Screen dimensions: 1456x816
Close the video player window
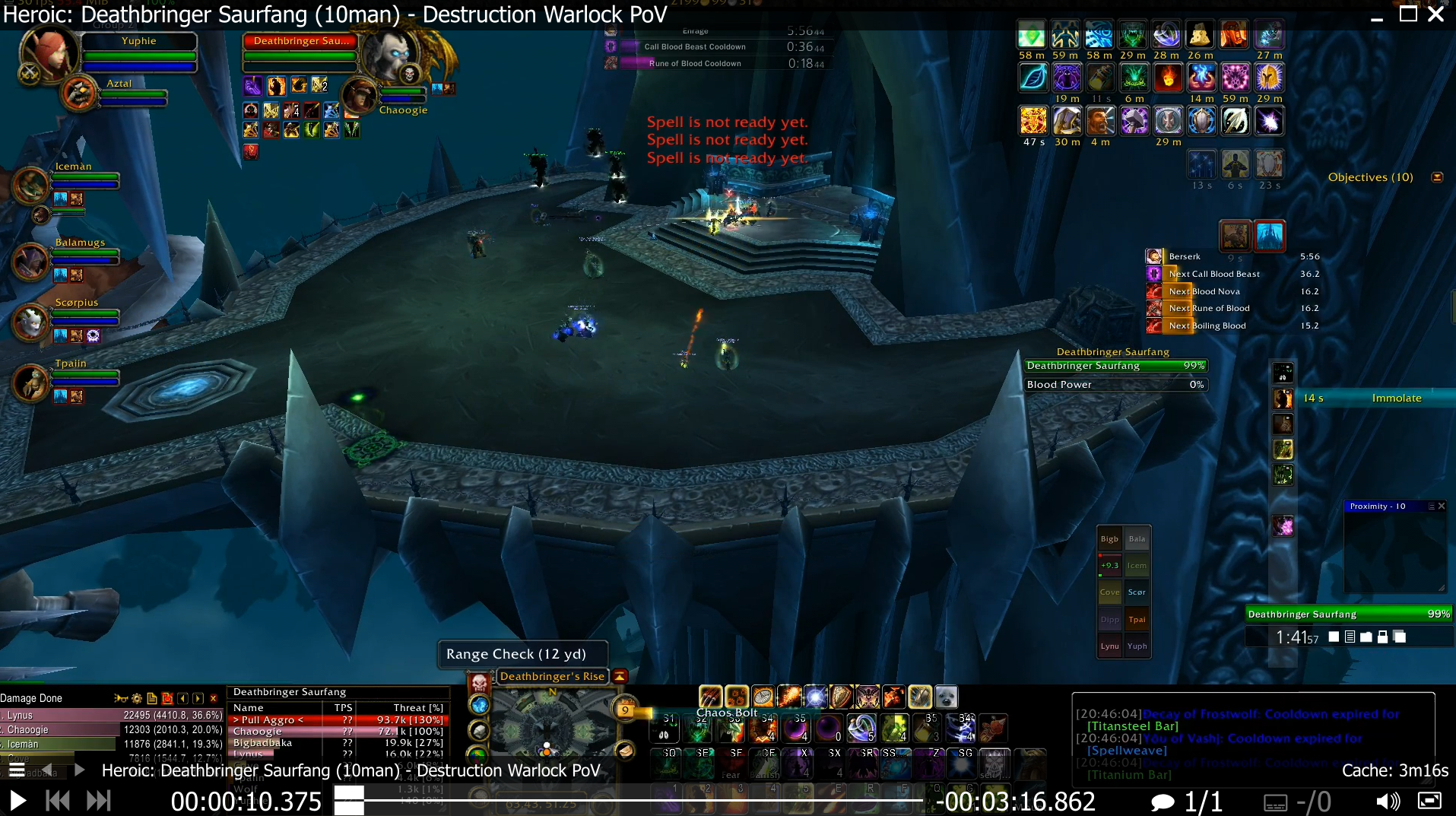[x=1435, y=14]
